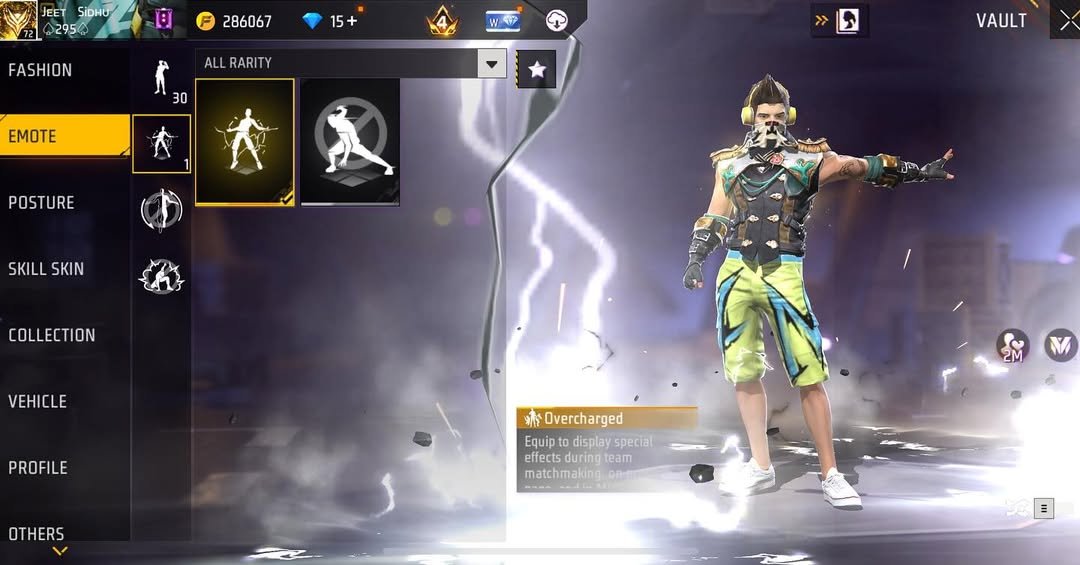Open the Fashion category
The image size is (1080, 565).
click(40, 70)
